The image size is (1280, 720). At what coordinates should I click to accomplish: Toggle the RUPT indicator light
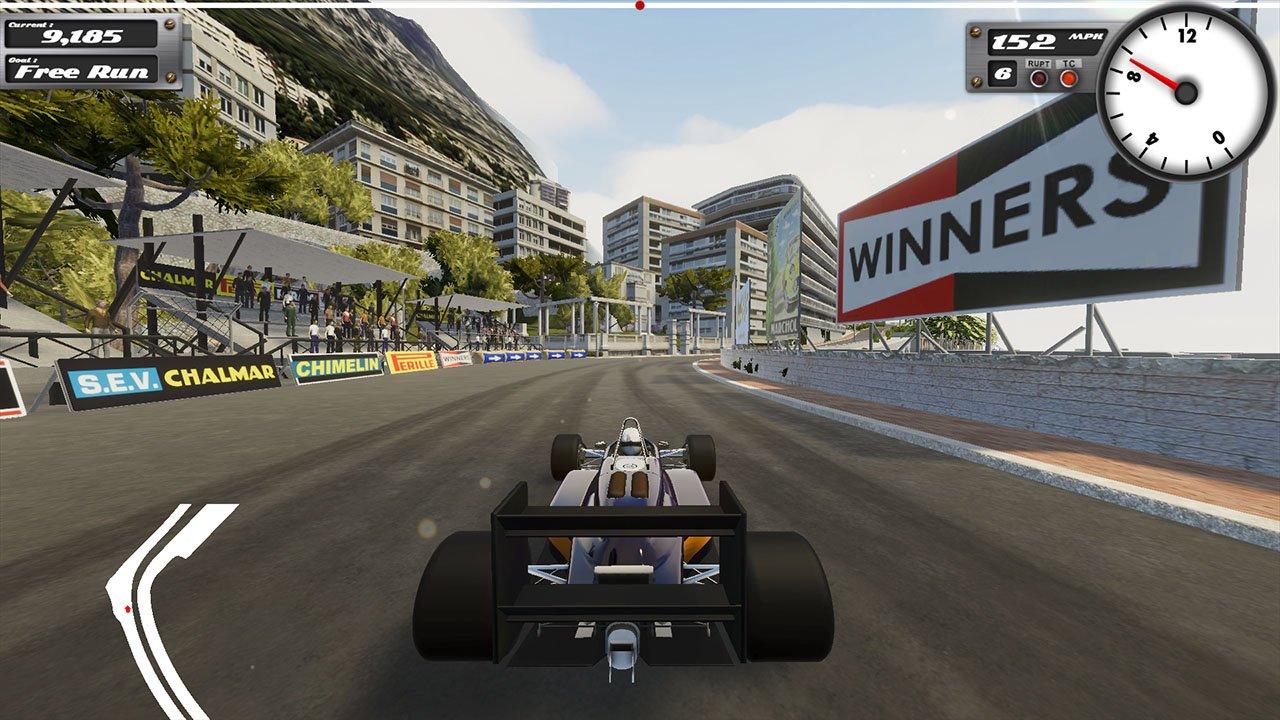pyautogui.click(x=1038, y=77)
